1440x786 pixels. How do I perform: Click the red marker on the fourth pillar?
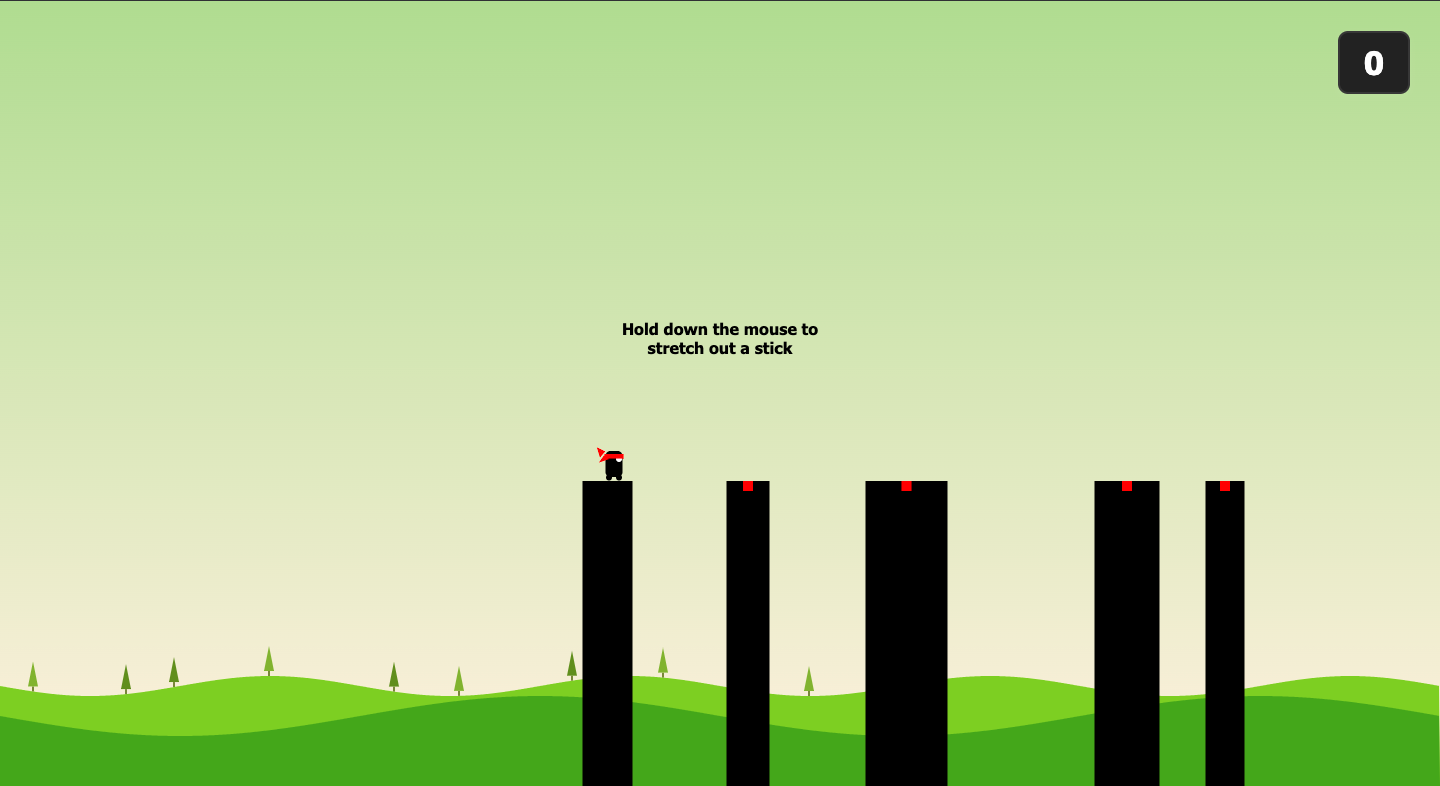[x=1127, y=487]
